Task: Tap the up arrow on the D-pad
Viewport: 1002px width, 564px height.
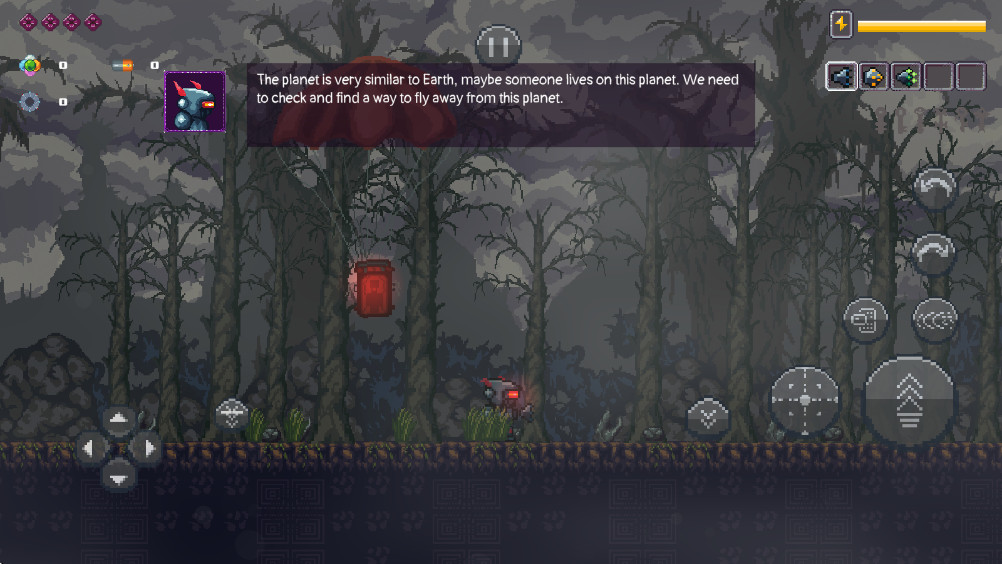Action: coord(119,419)
